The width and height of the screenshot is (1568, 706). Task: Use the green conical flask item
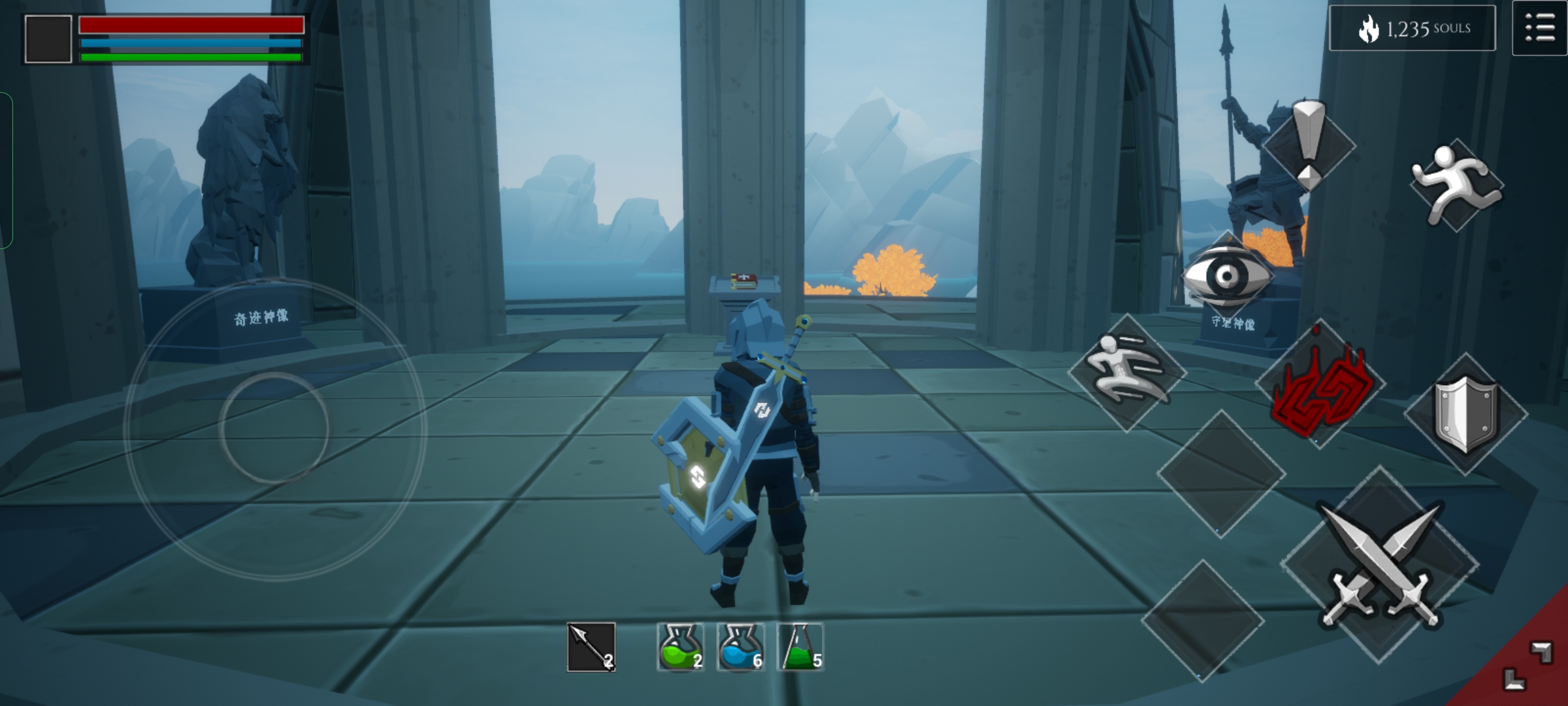[800, 647]
